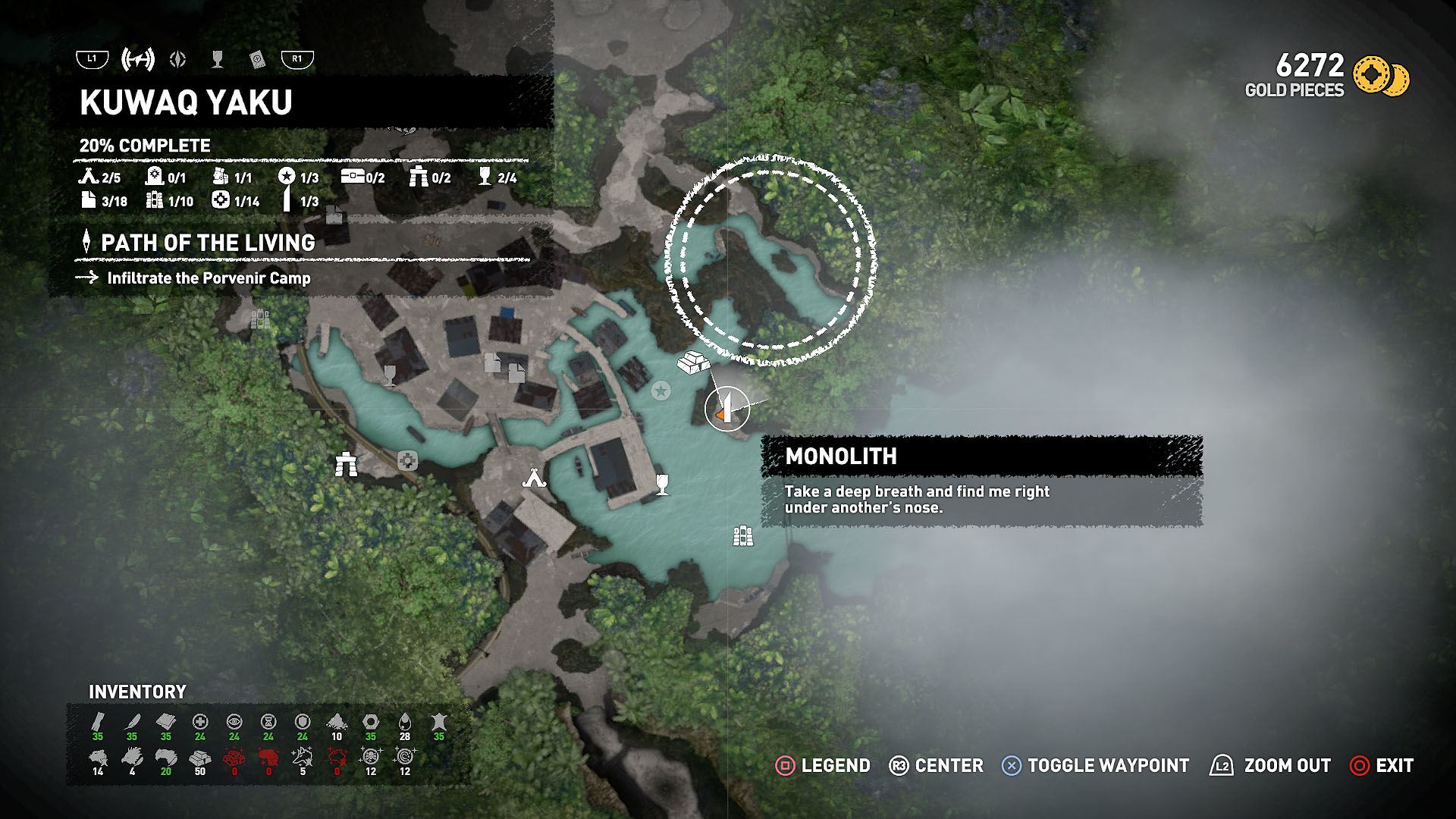Click the gold ingots stack icon near the waypoint
This screenshot has width=1456, height=819.
click(694, 364)
